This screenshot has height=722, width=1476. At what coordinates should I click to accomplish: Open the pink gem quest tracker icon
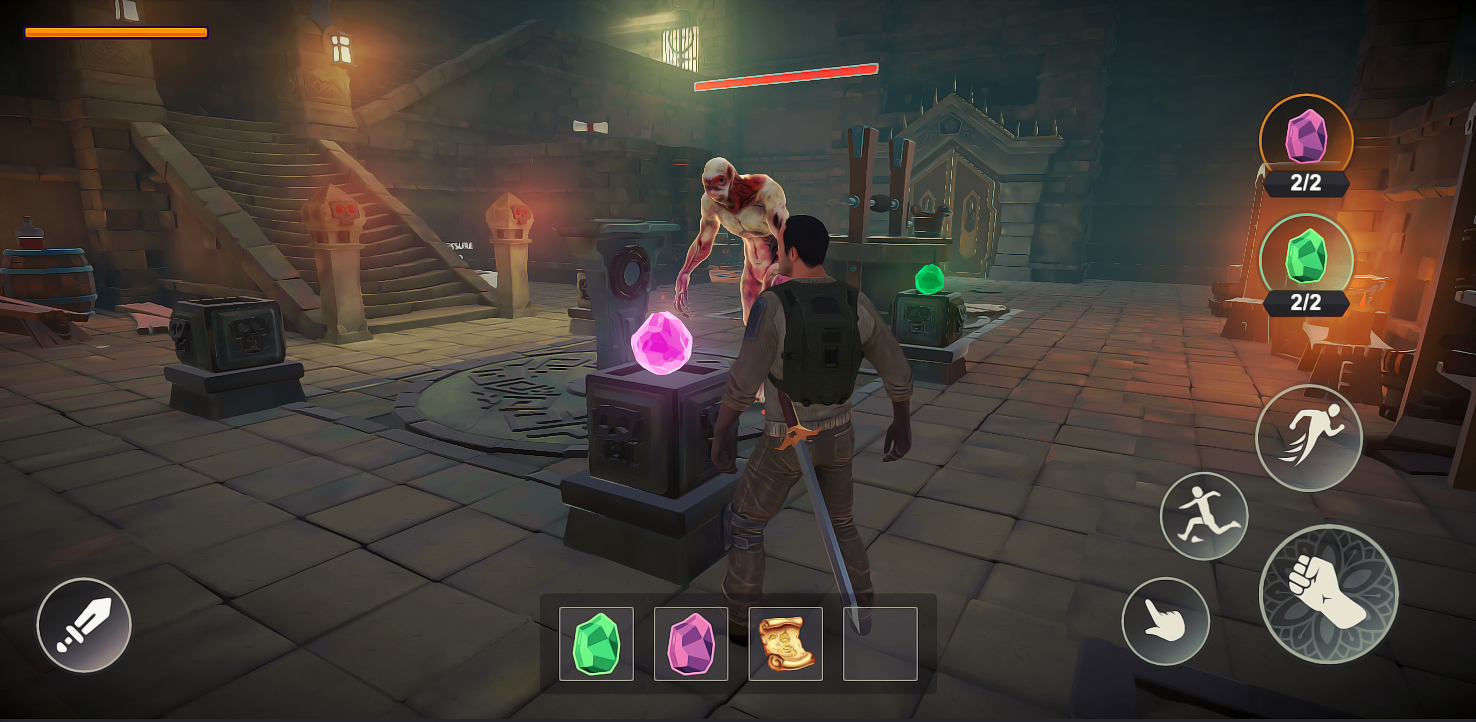click(x=1305, y=140)
